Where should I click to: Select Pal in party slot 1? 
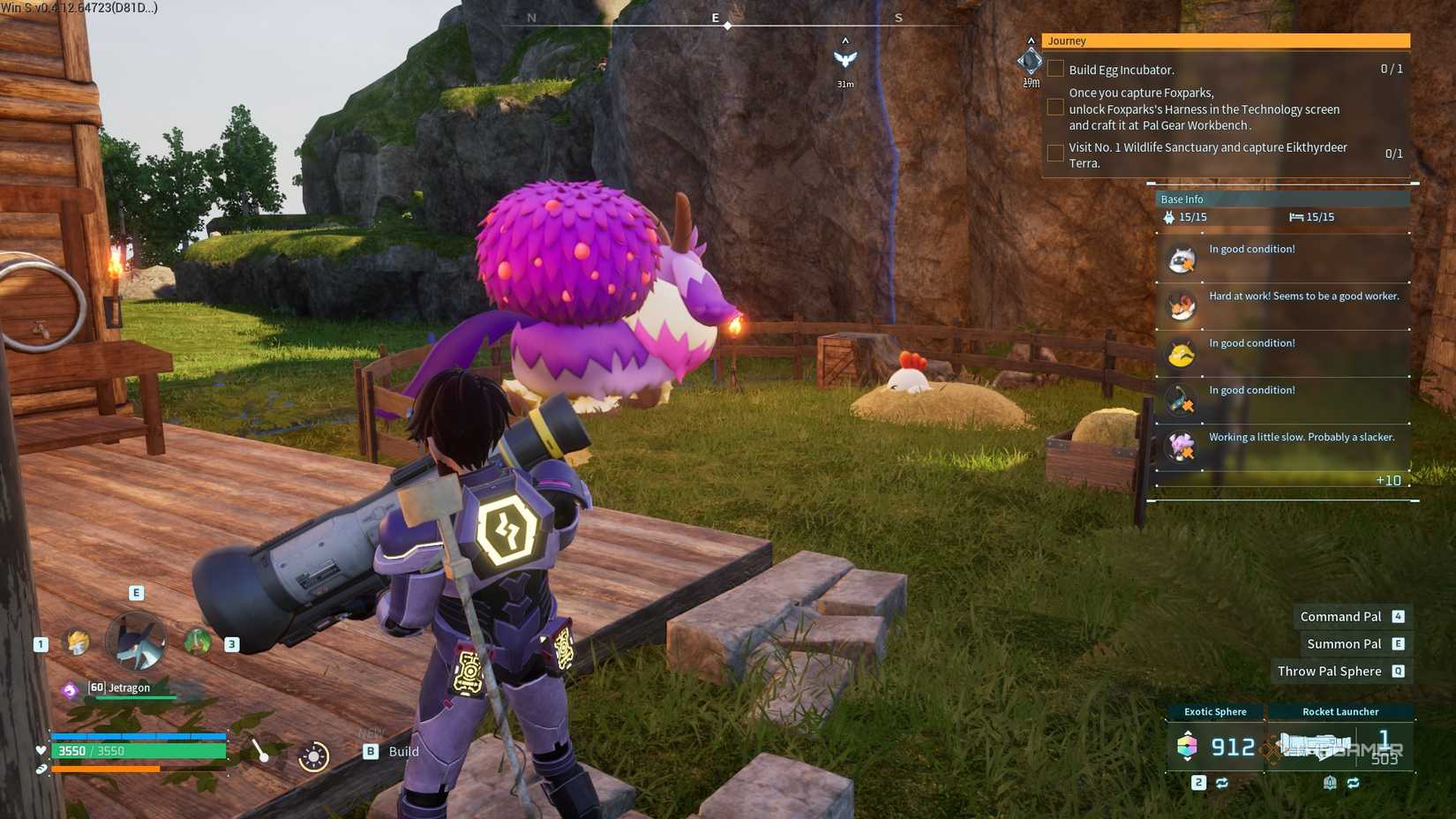pyautogui.click(x=78, y=642)
